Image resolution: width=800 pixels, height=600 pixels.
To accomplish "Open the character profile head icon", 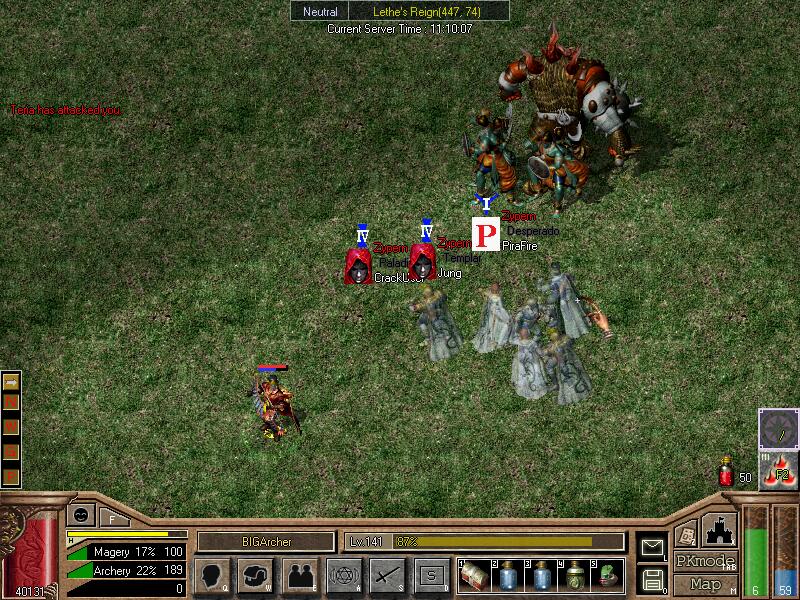I will tap(212, 575).
